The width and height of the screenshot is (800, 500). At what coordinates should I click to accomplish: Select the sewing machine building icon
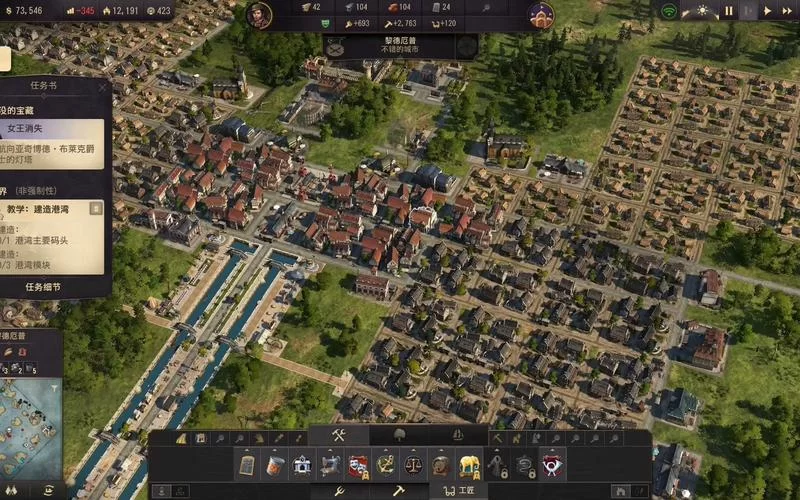330,465
